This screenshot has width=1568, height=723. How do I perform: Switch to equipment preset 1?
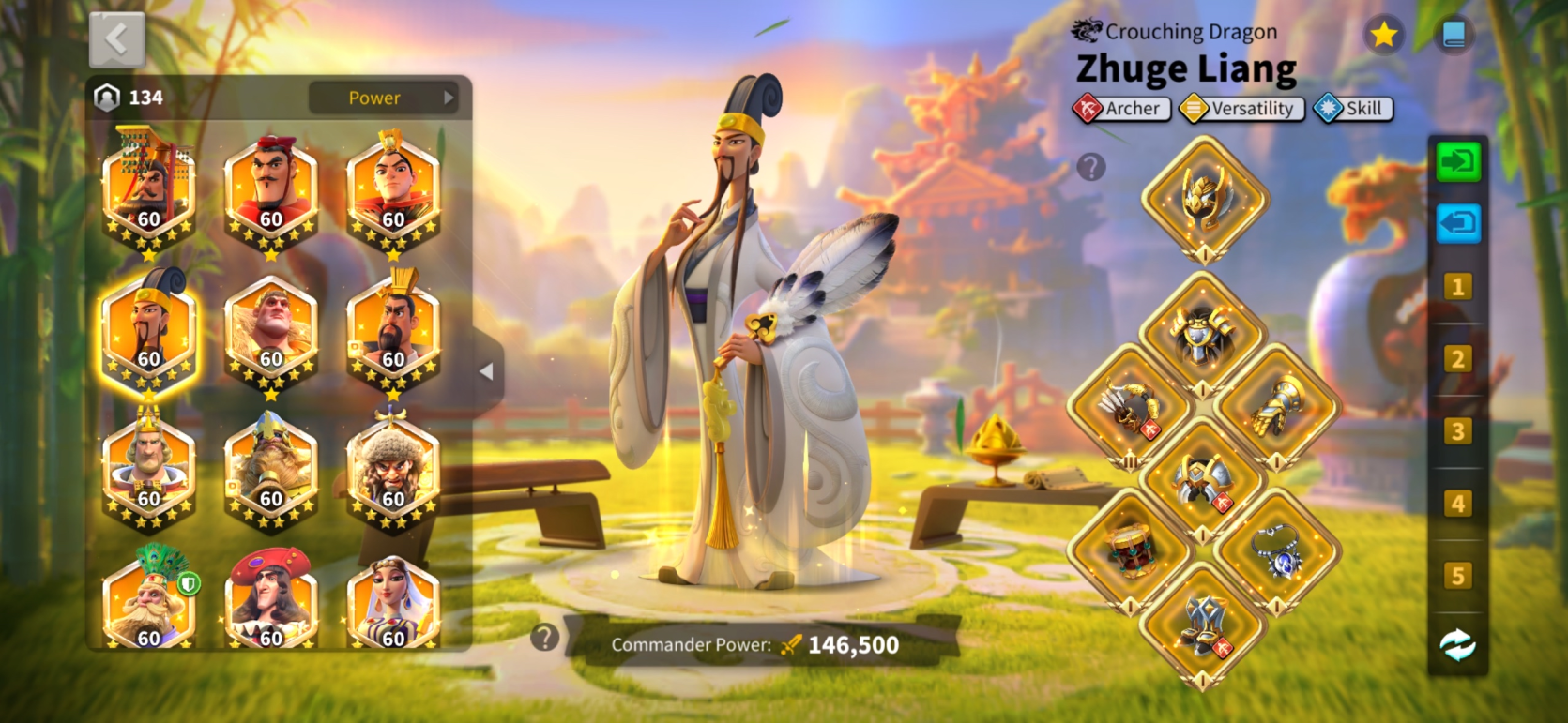(x=1457, y=287)
